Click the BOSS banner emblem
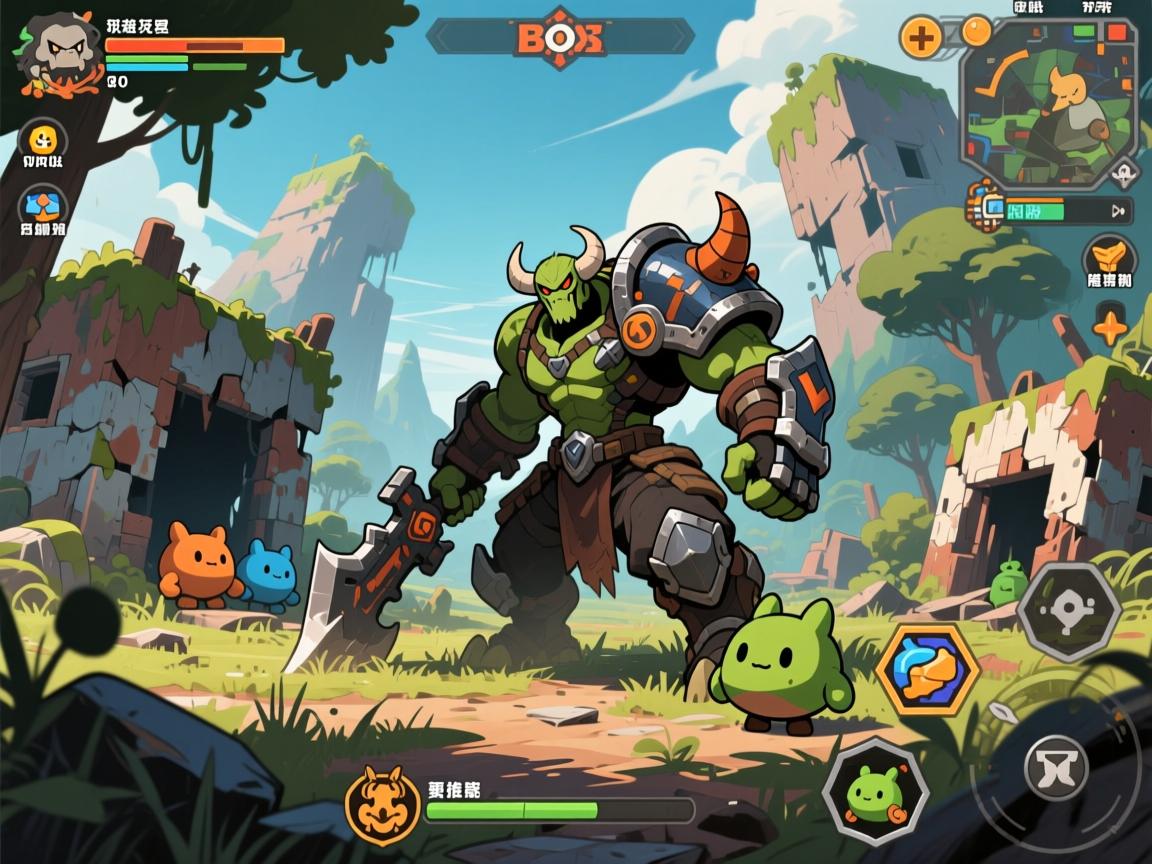The width and height of the screenshot is (1152, 864). pos(560,37)
